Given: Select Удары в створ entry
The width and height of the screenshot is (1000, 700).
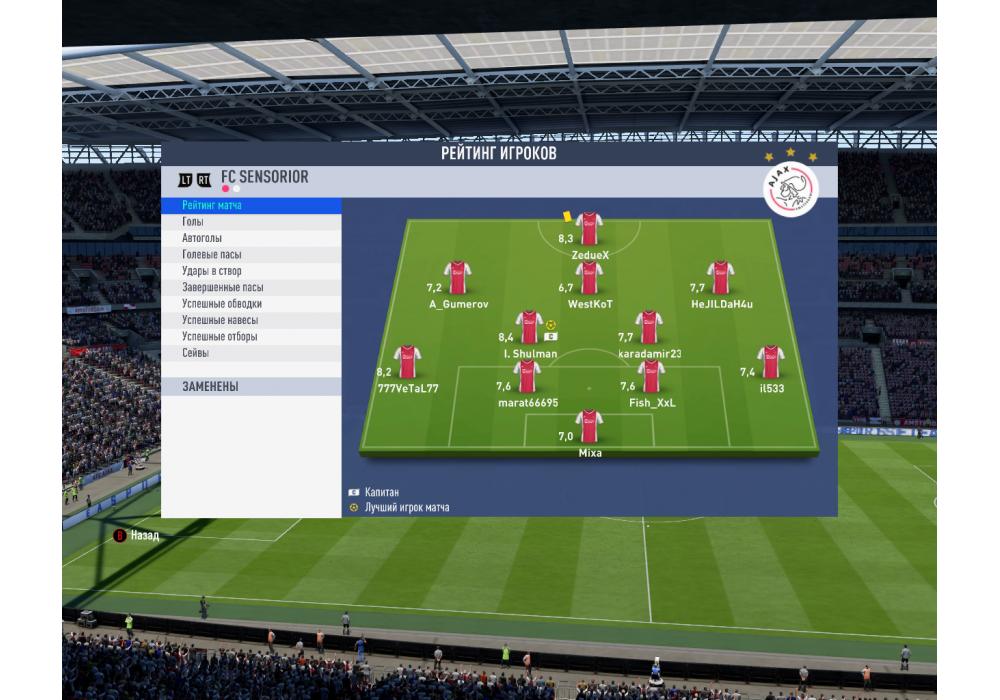Looking at the screenshot, I should [250, 271].
